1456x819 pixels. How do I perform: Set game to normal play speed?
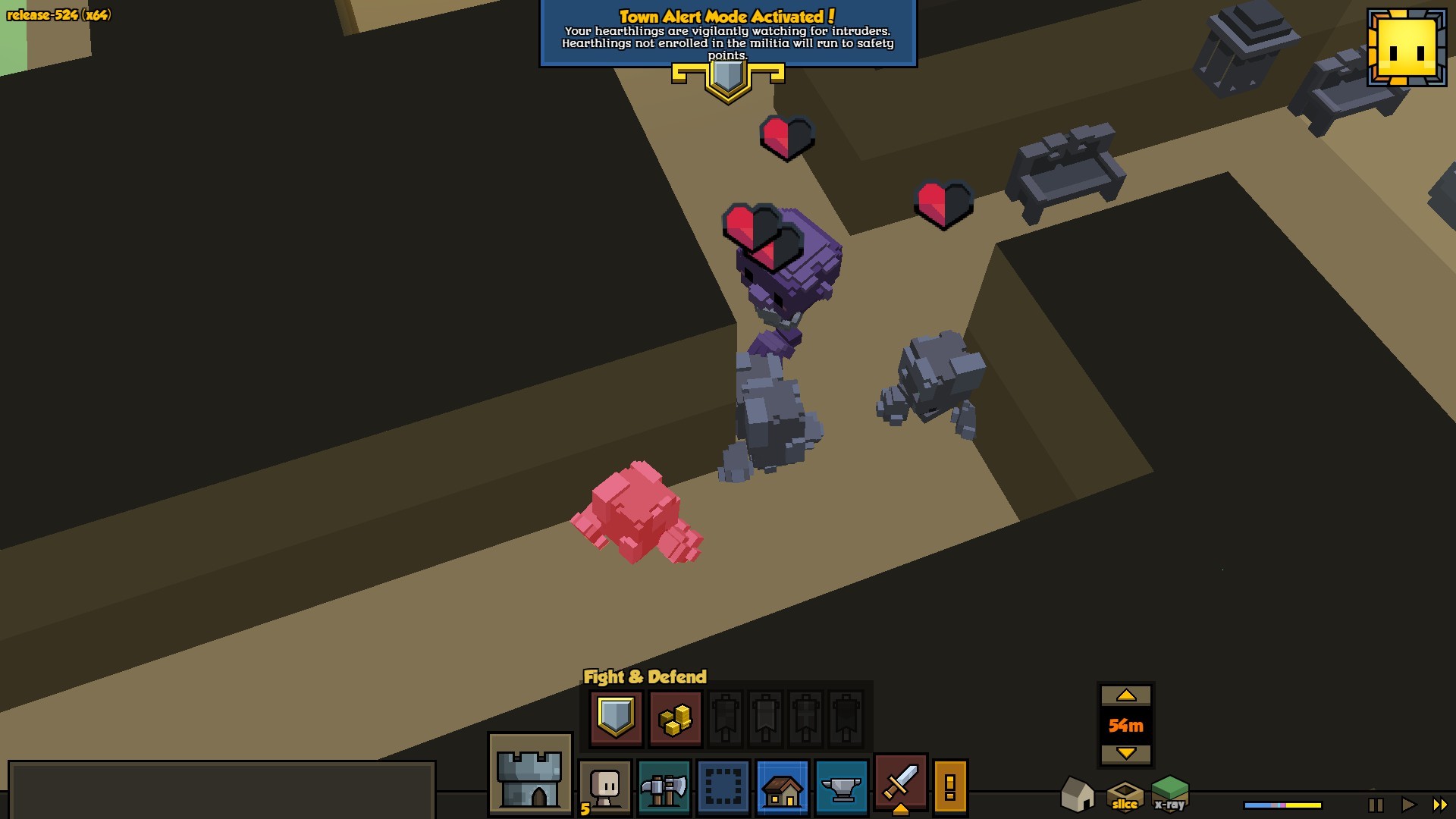tap(1408, 805)
